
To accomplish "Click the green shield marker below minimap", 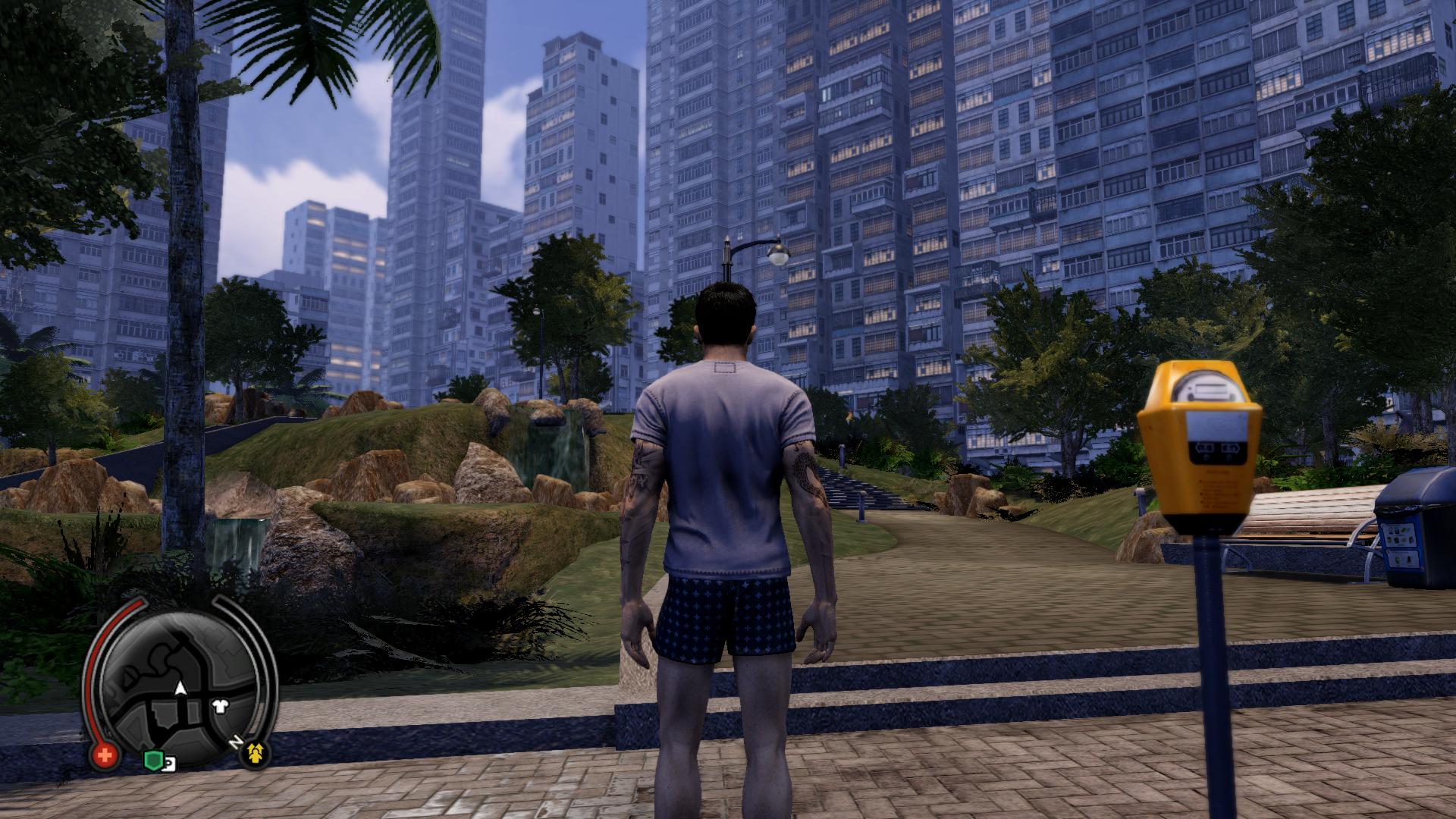I will coord(152,760).
